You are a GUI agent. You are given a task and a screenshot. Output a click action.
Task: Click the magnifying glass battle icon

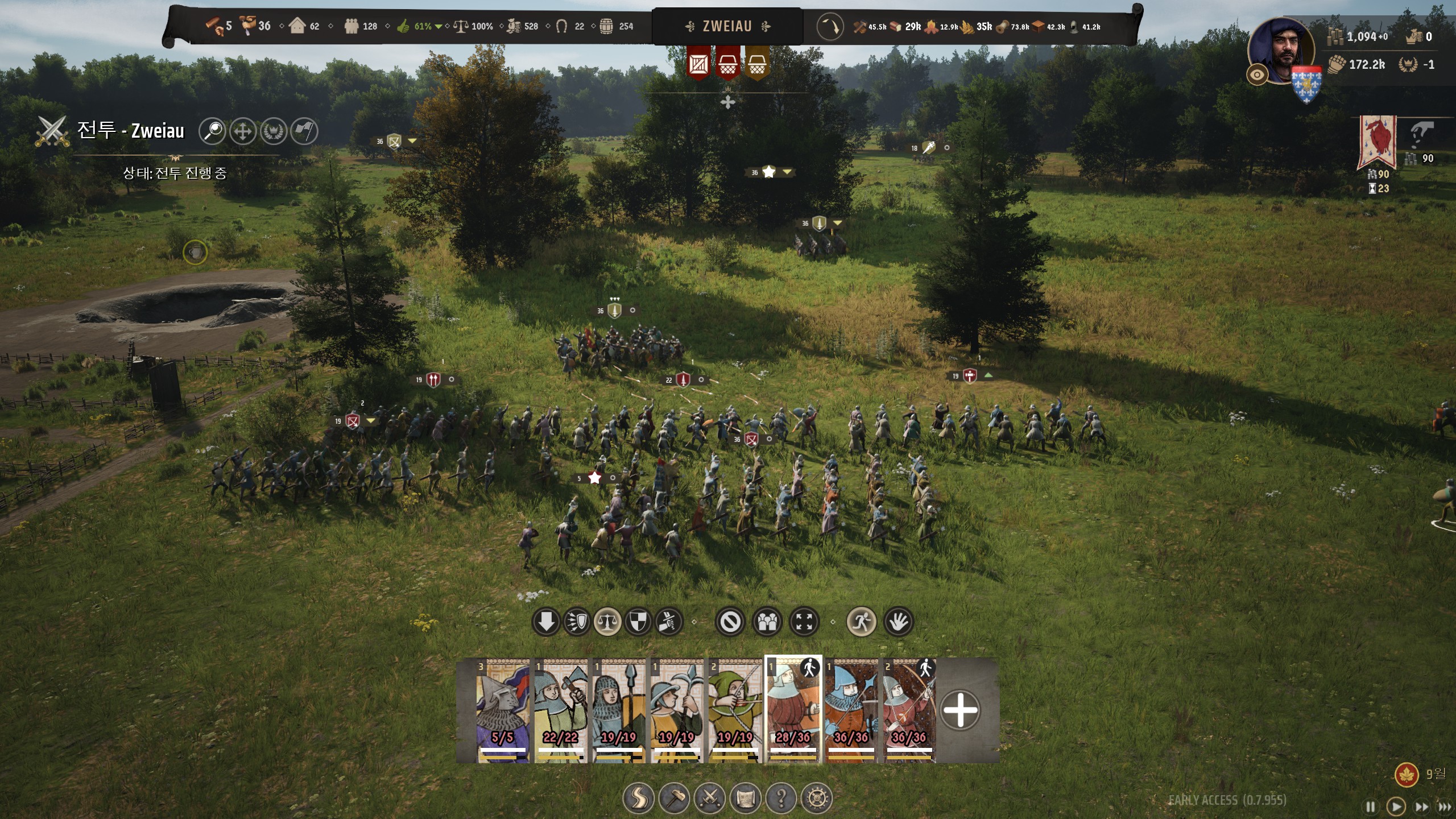click(212, 131)
